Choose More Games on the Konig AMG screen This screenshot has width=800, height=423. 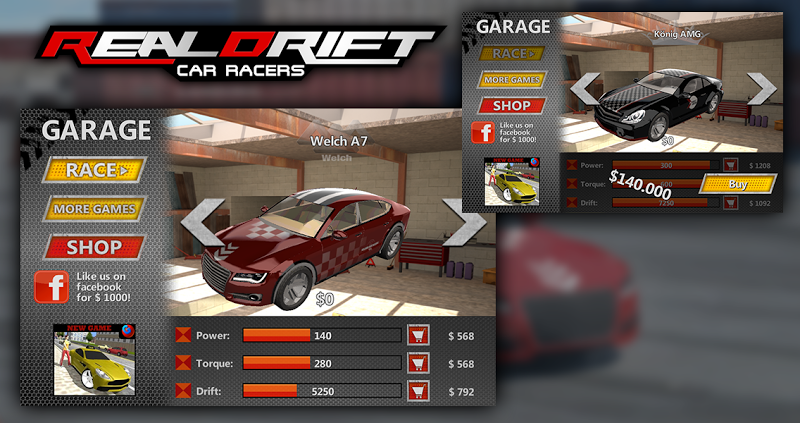point(513,79)
